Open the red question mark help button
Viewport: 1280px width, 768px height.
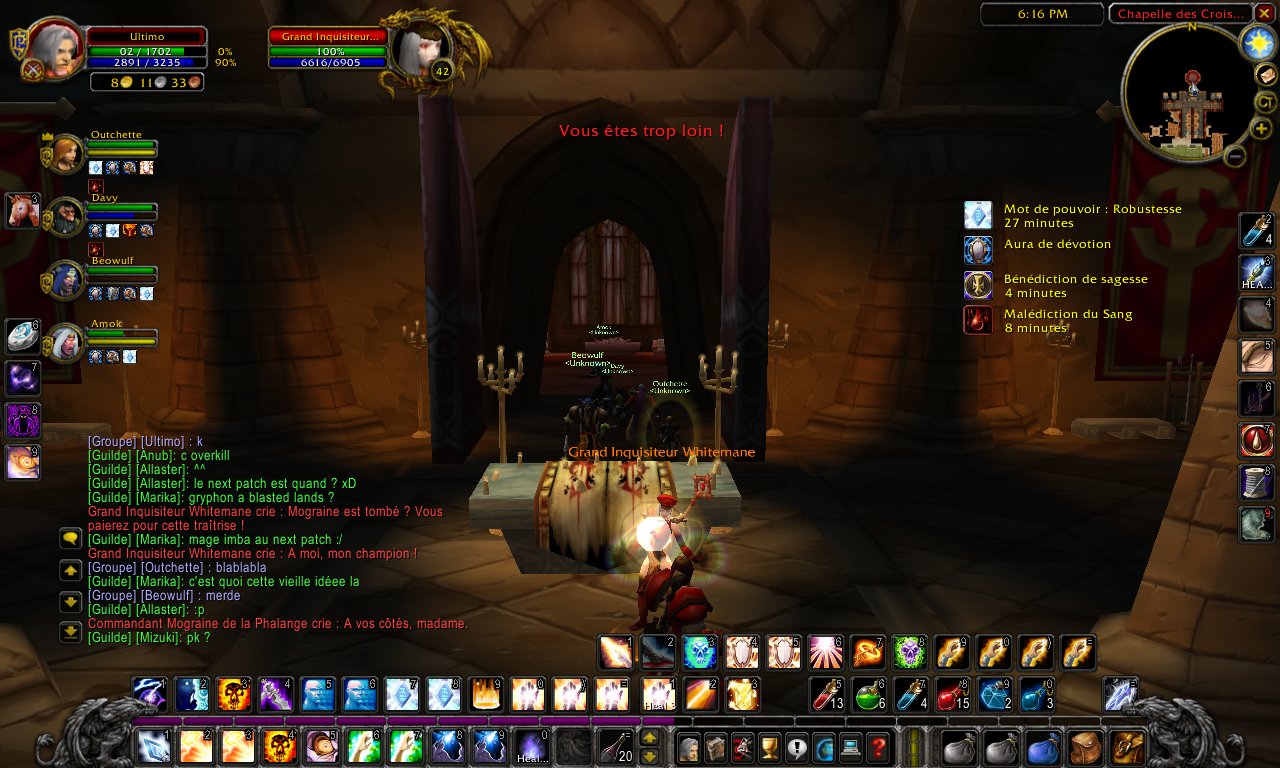[877, 746]
